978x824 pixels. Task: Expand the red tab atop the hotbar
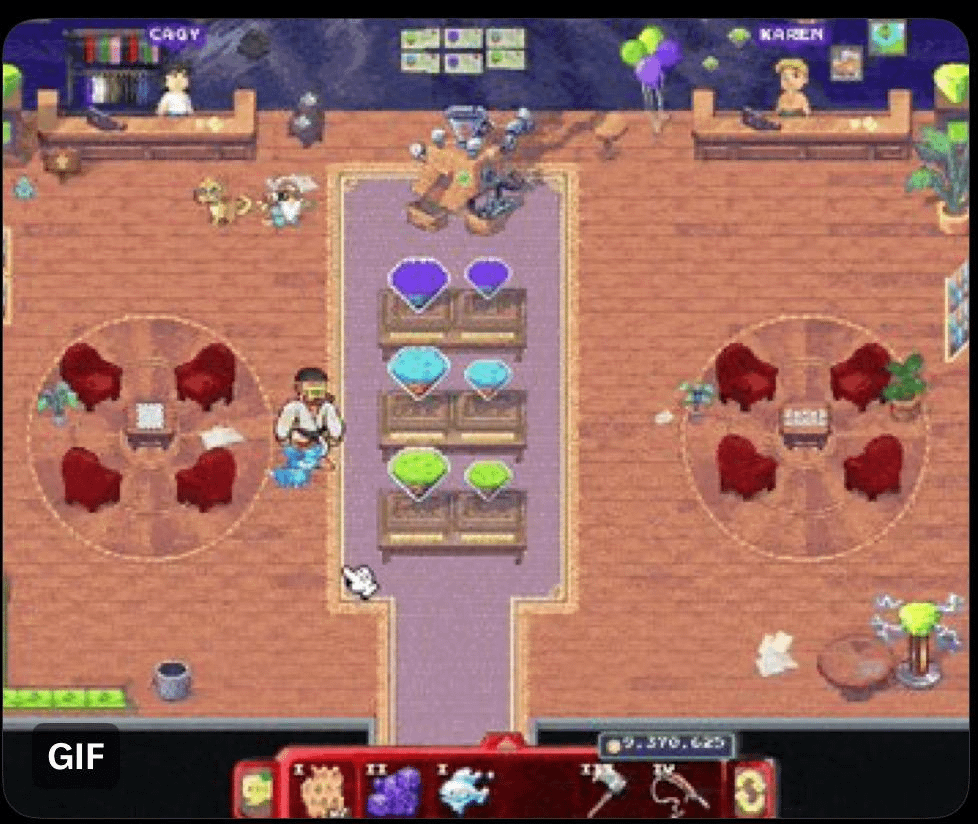[504, 743]
